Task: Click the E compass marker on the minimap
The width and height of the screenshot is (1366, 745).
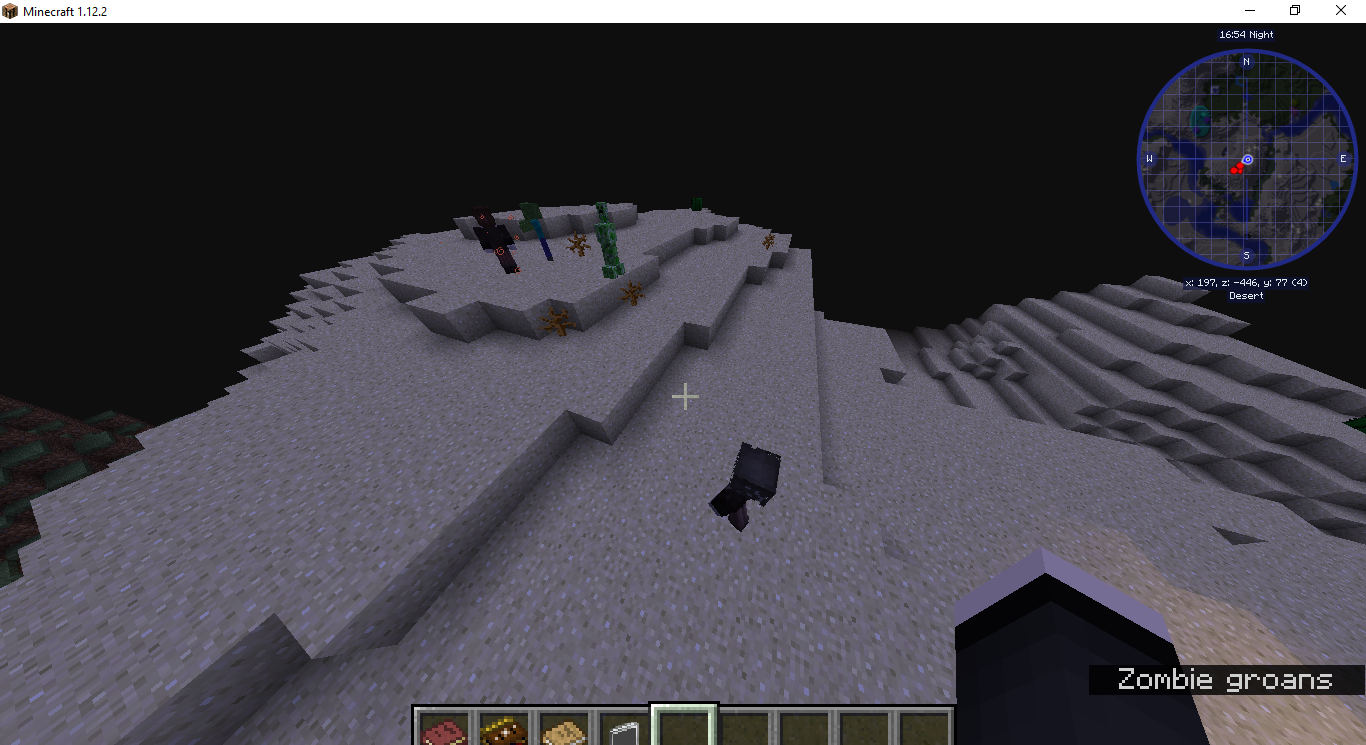Action: click(x=1343, y=158)
